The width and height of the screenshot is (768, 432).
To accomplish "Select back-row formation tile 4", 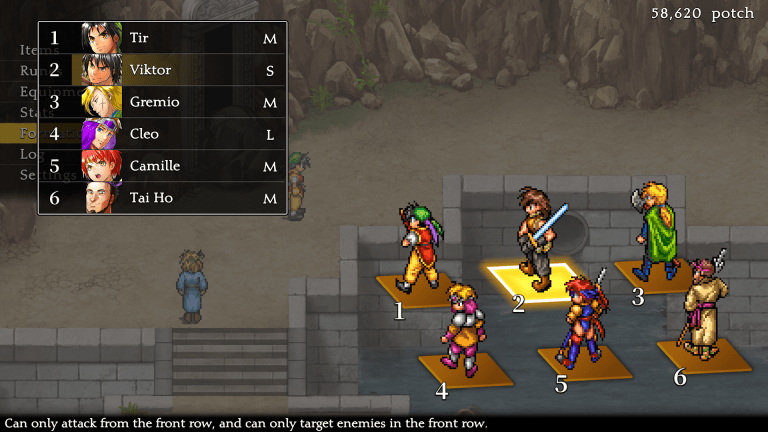I will click(466, 368).
